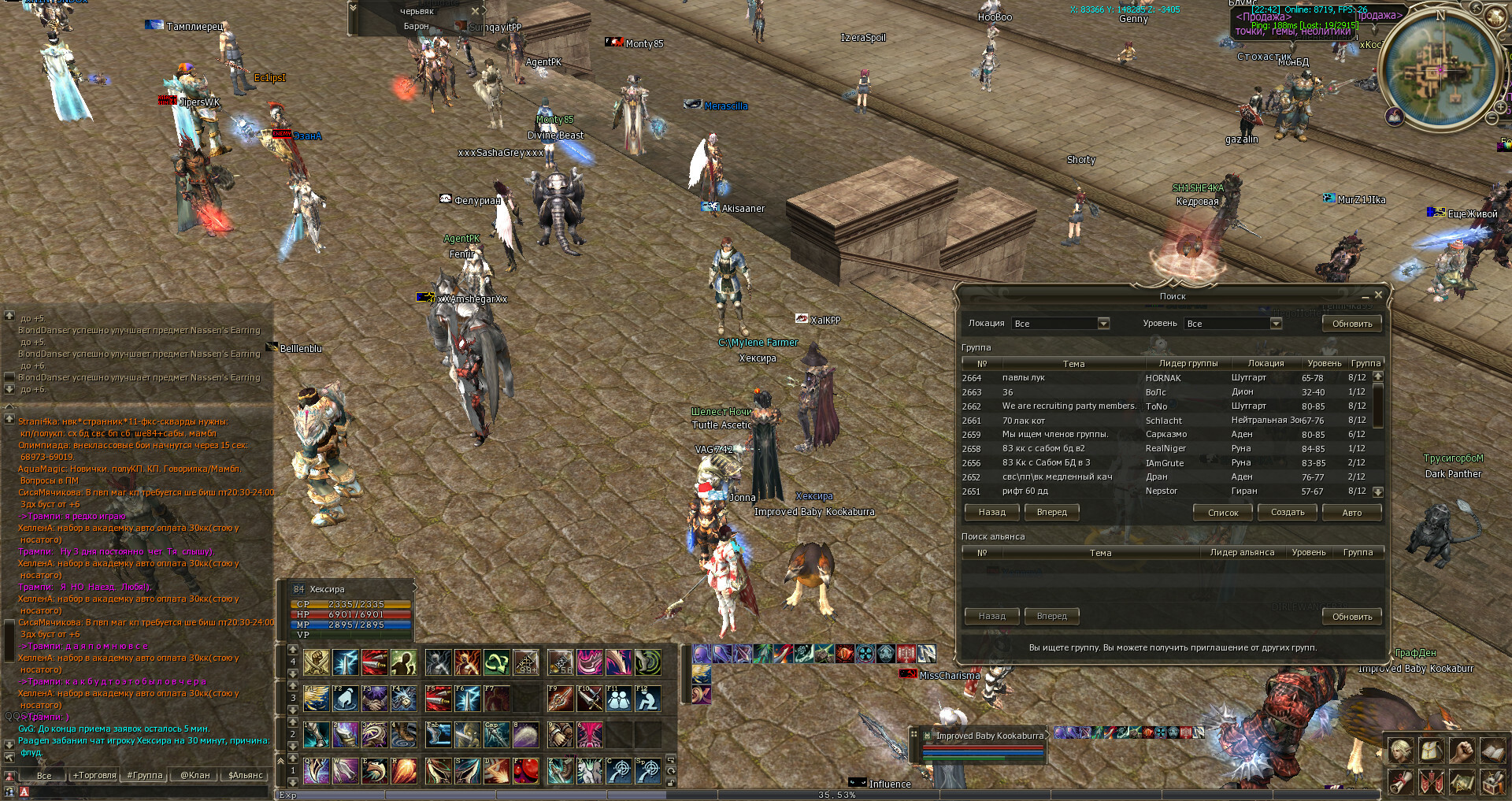Choose the RealNiger party listing

pos(1165,449)
